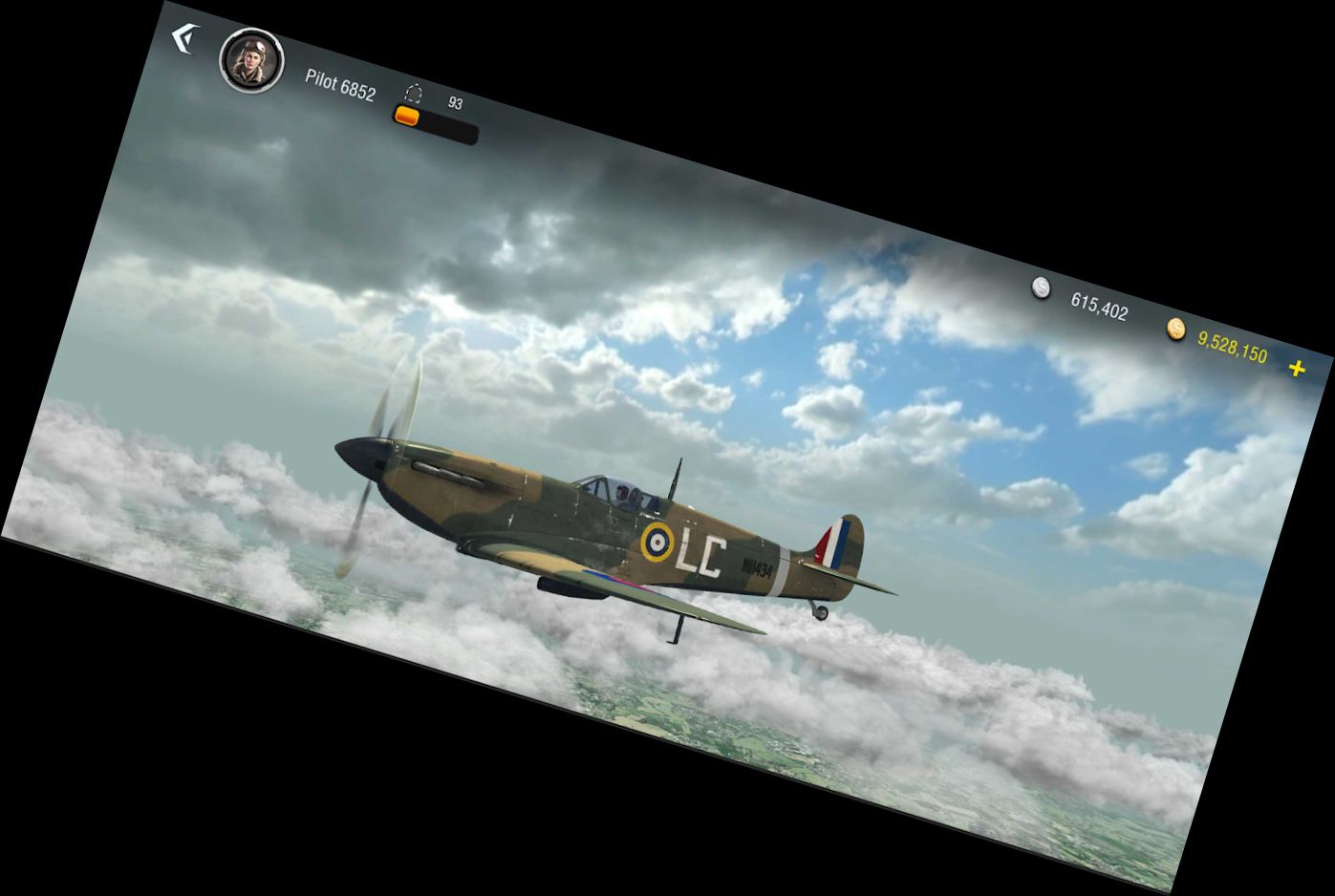Viewport: 1335px width, 896px height.
Task: Select the Pilot 6852 name label
Action: click(x=340, y=84)
